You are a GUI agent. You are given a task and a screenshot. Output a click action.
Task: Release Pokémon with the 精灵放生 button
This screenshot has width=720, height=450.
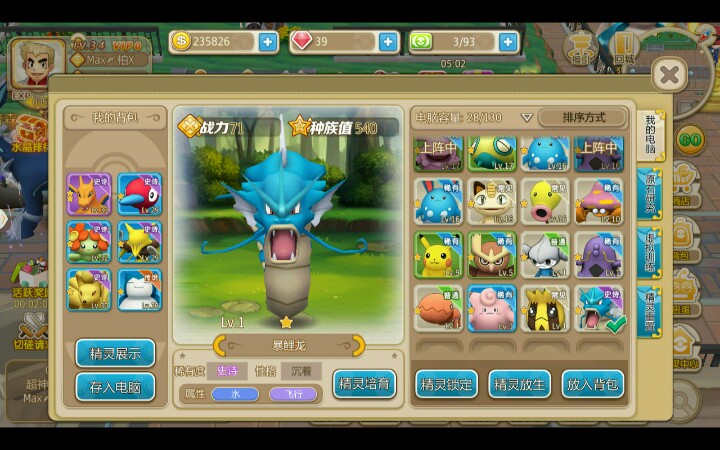point(519,383)
